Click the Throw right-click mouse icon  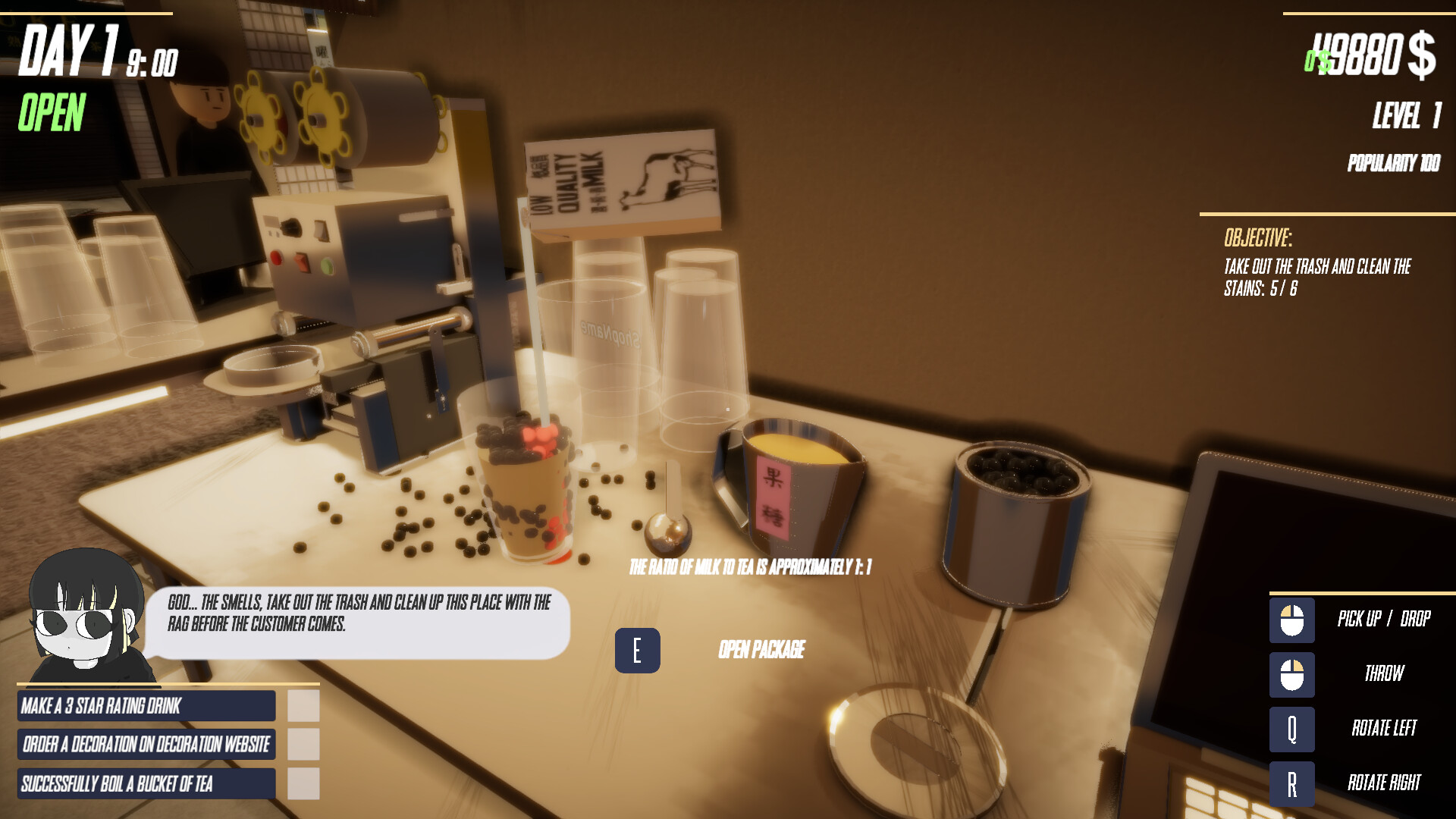coord(1291,673)
